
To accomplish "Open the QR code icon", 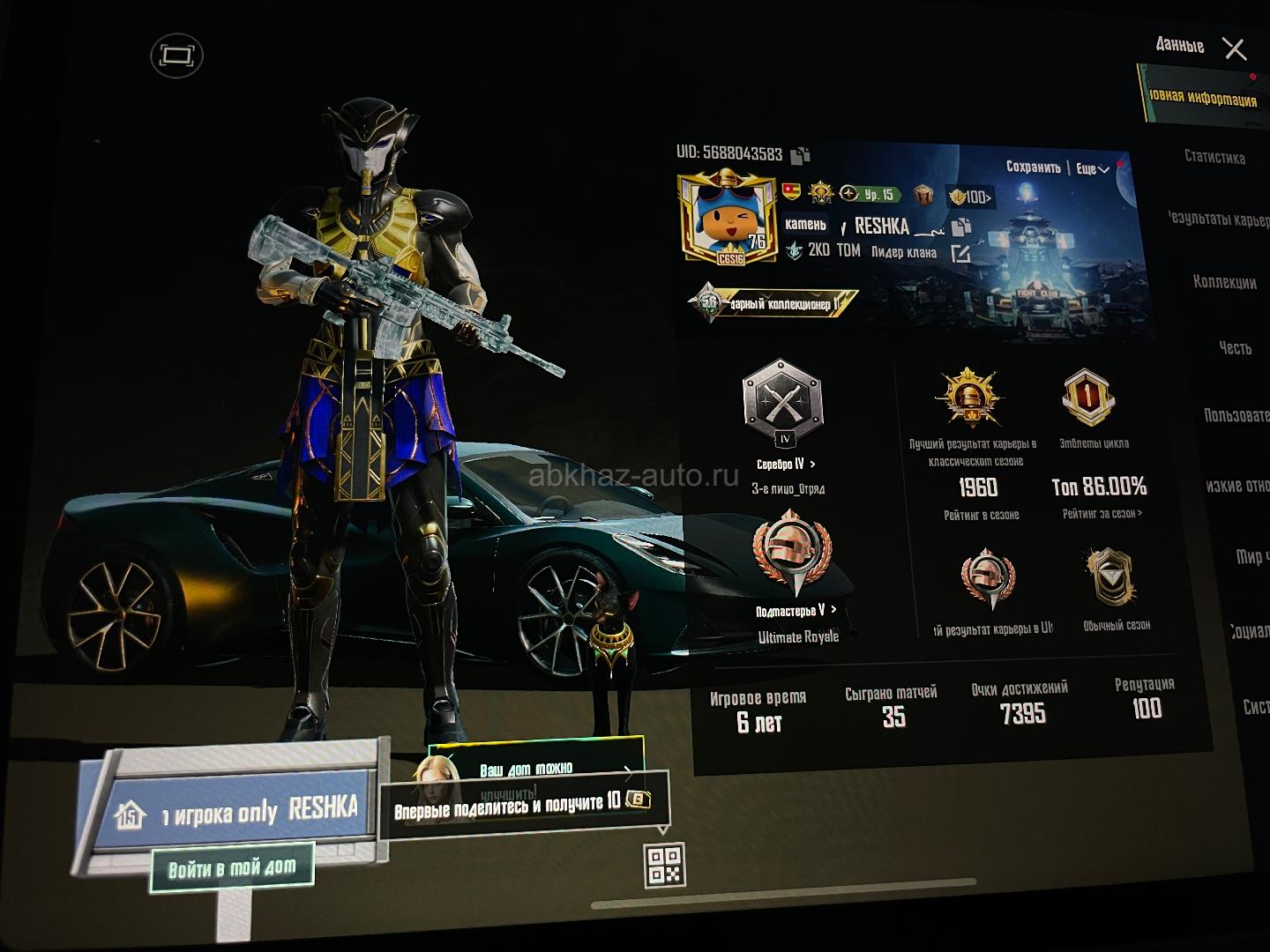I will [x=664, y=864].
